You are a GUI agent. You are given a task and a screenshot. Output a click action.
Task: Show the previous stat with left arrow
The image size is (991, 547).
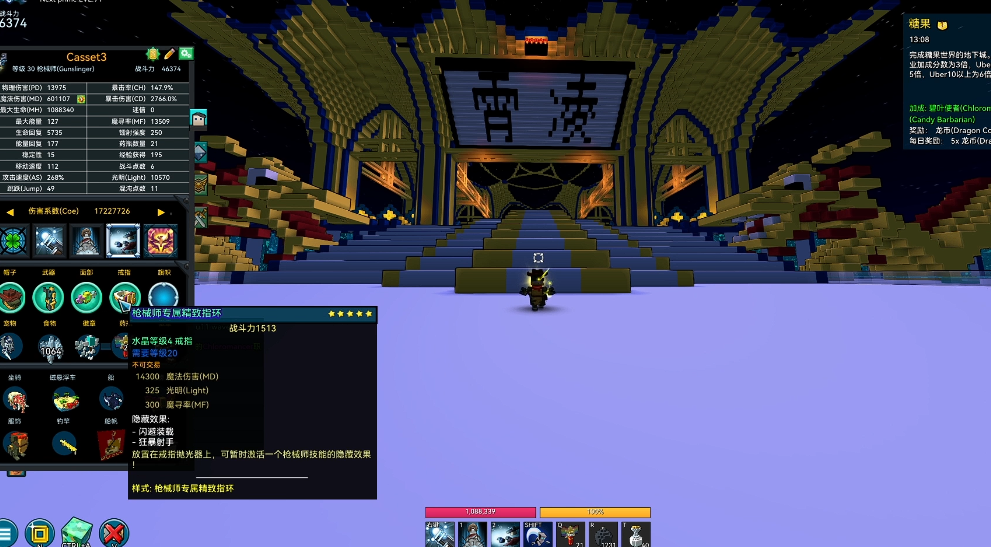coord(8,211)
